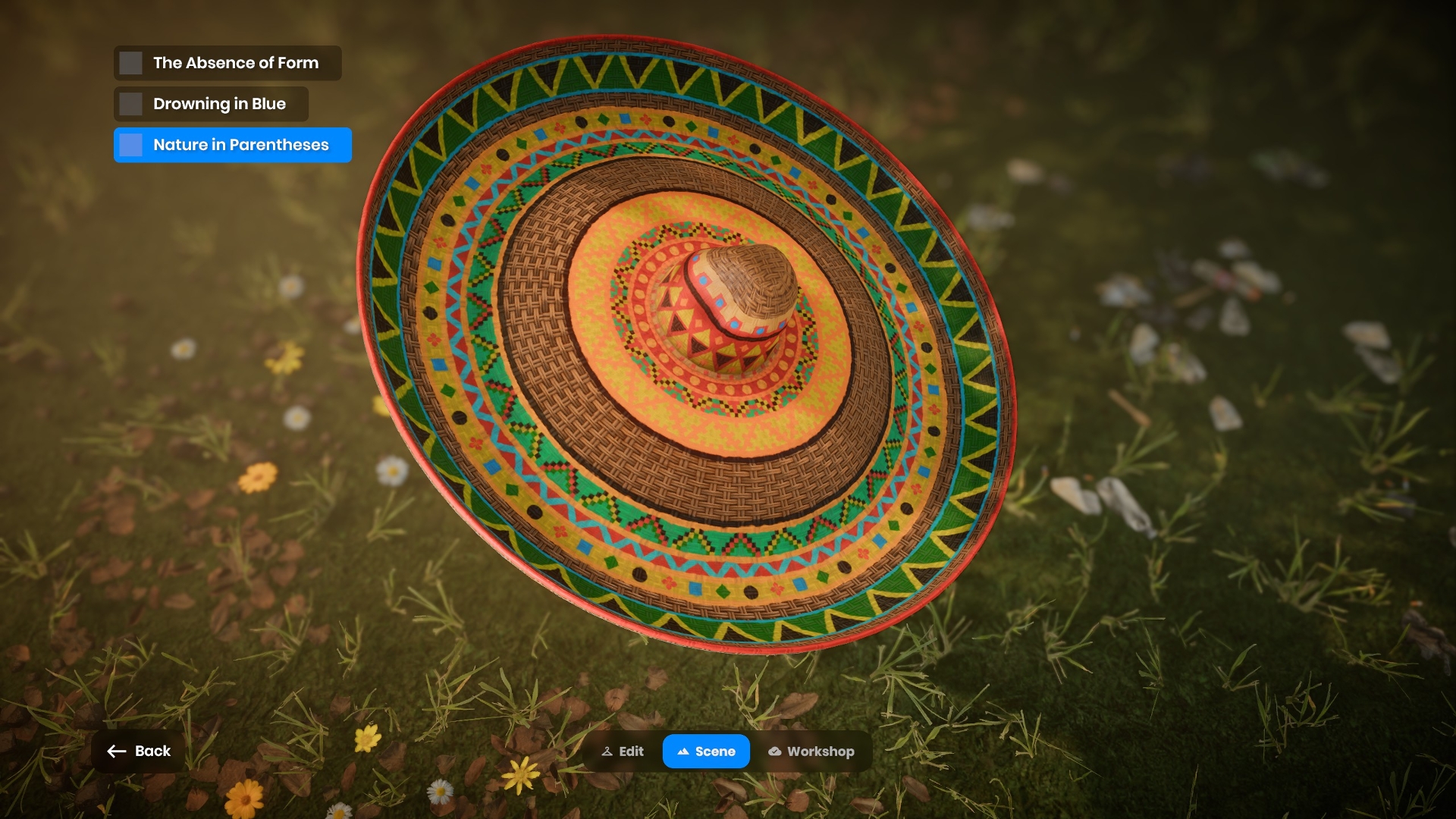Pick the Nature in Parentheses scene
The height and width of the screenshot is (819, 1456).
click(232, 145)
